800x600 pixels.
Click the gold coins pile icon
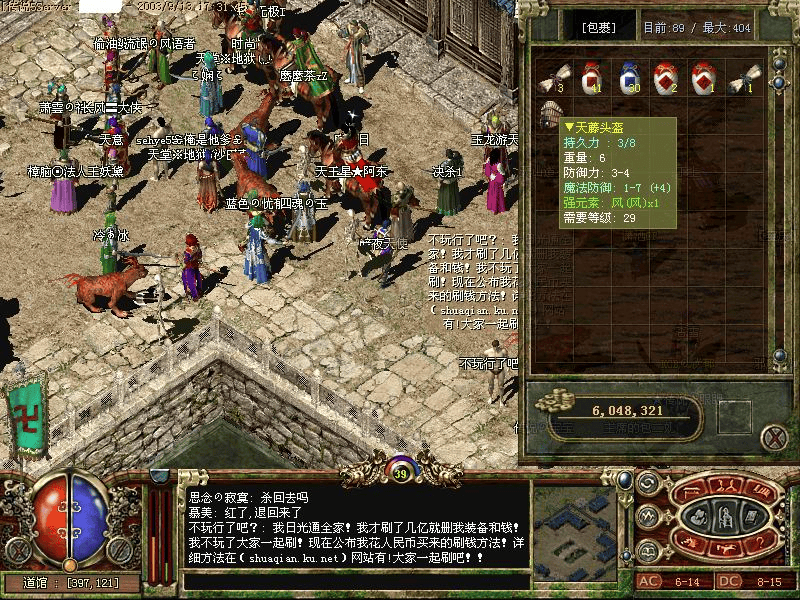click(x=553, y=404)
